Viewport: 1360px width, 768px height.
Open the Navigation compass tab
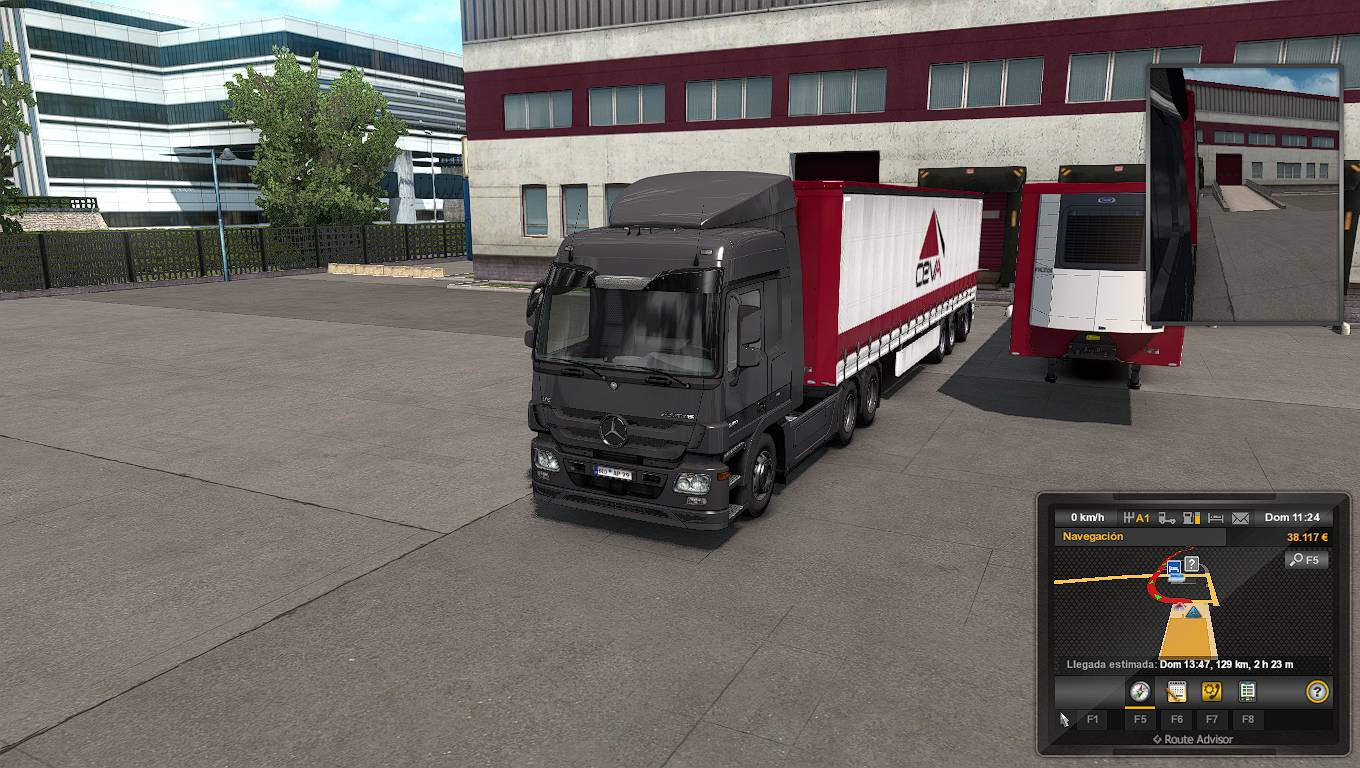(x=1140, y=691)
